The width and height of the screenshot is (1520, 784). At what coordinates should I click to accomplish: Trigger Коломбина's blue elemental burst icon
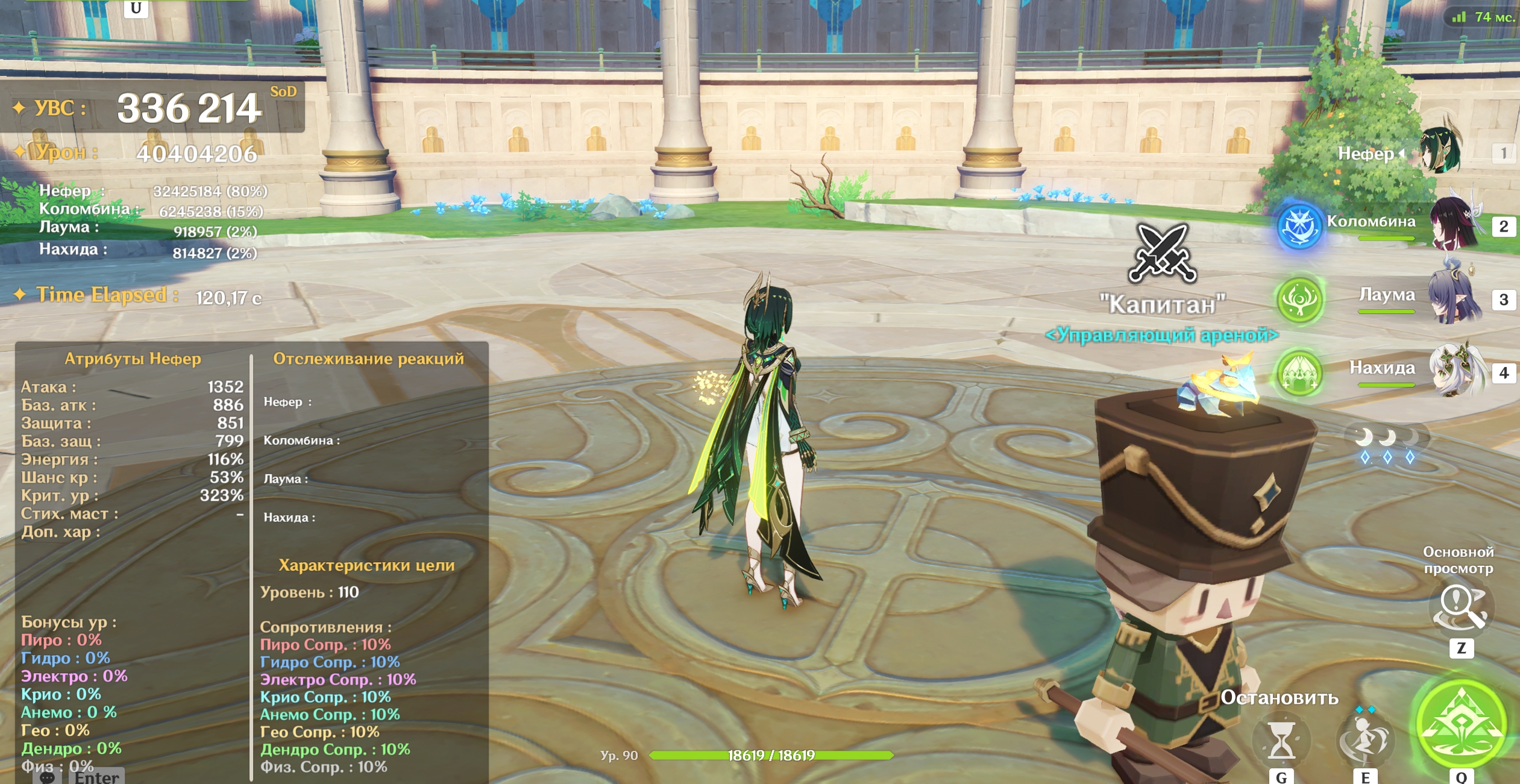(1299, 227)
